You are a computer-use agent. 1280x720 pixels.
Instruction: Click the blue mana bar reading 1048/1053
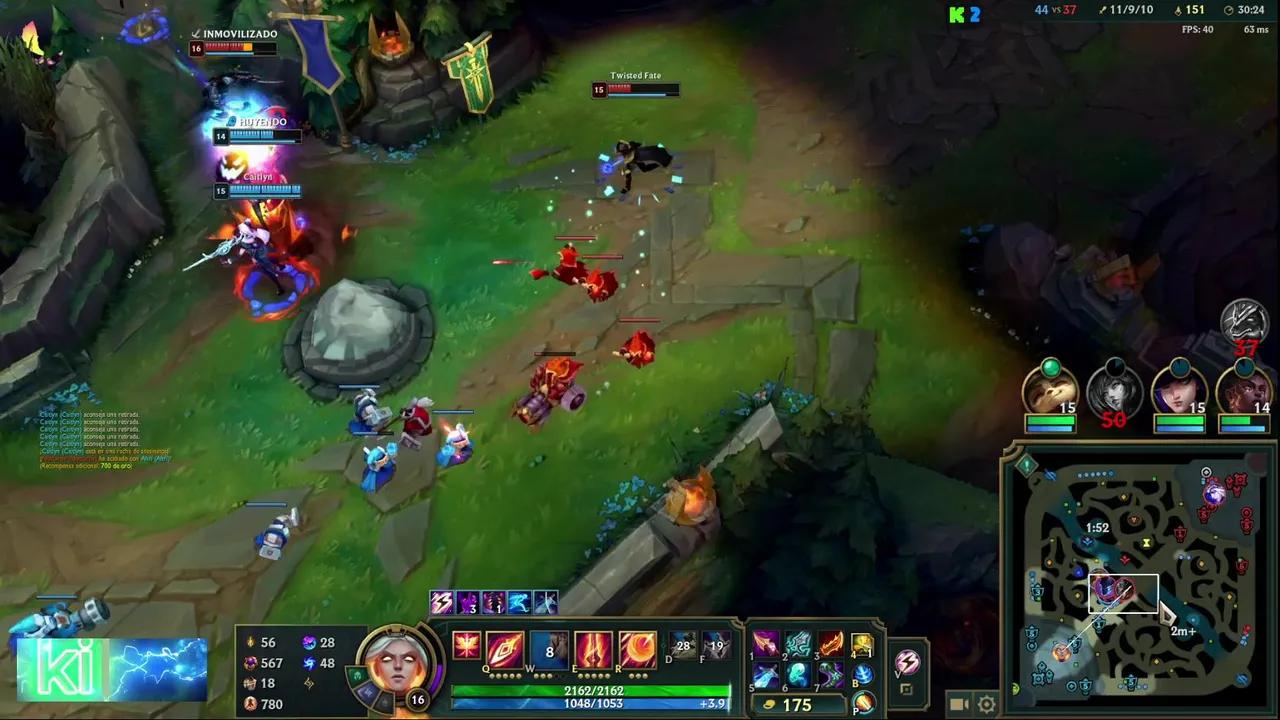pos(594,703)
